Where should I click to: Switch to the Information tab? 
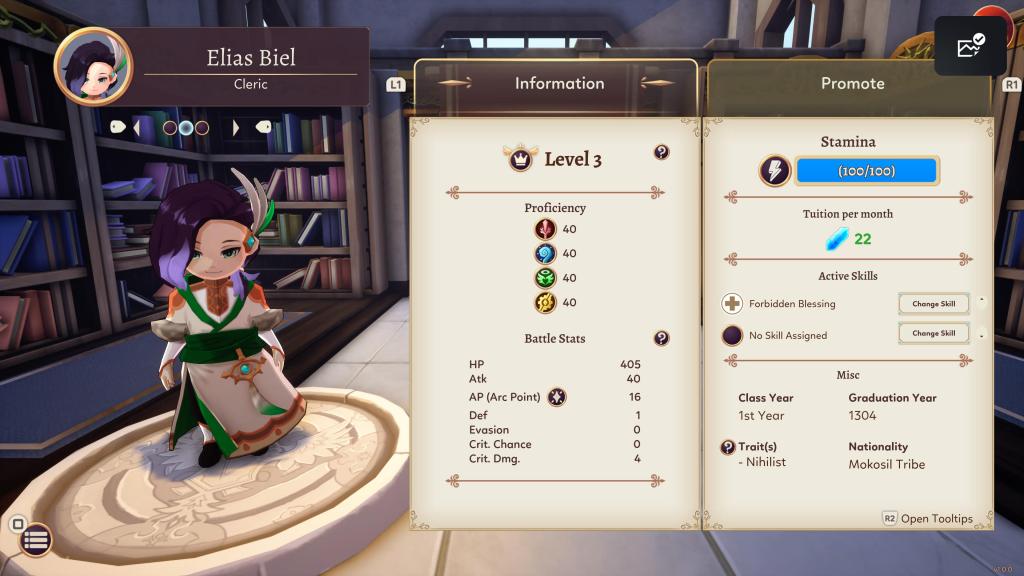point(558,84)
